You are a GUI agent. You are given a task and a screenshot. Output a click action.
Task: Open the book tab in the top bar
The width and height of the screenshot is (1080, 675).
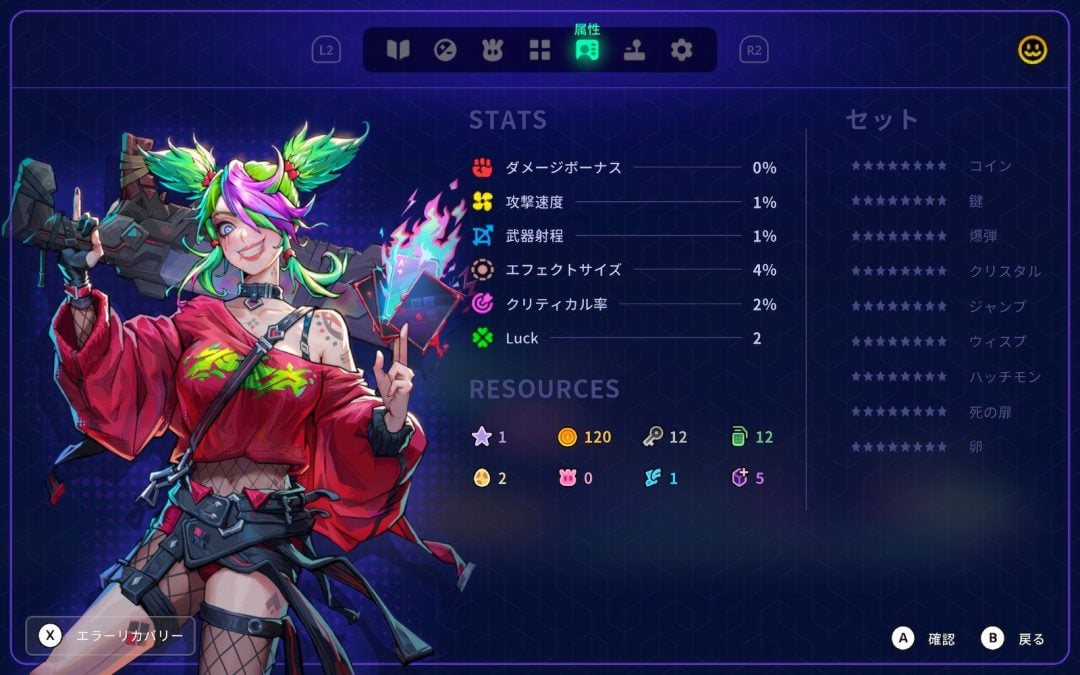click(x=398, y=50)
